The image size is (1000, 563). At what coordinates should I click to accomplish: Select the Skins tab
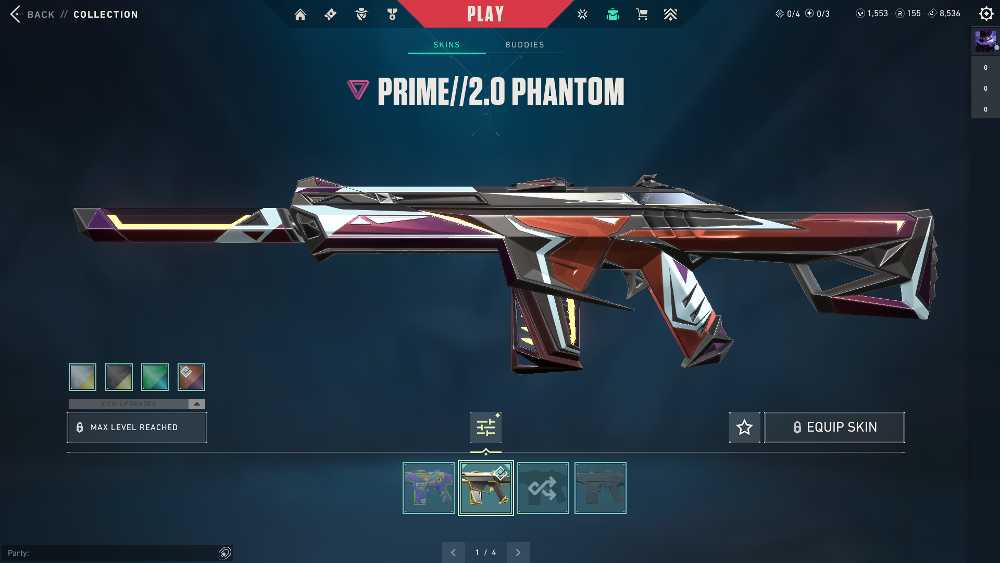point(446,45)
